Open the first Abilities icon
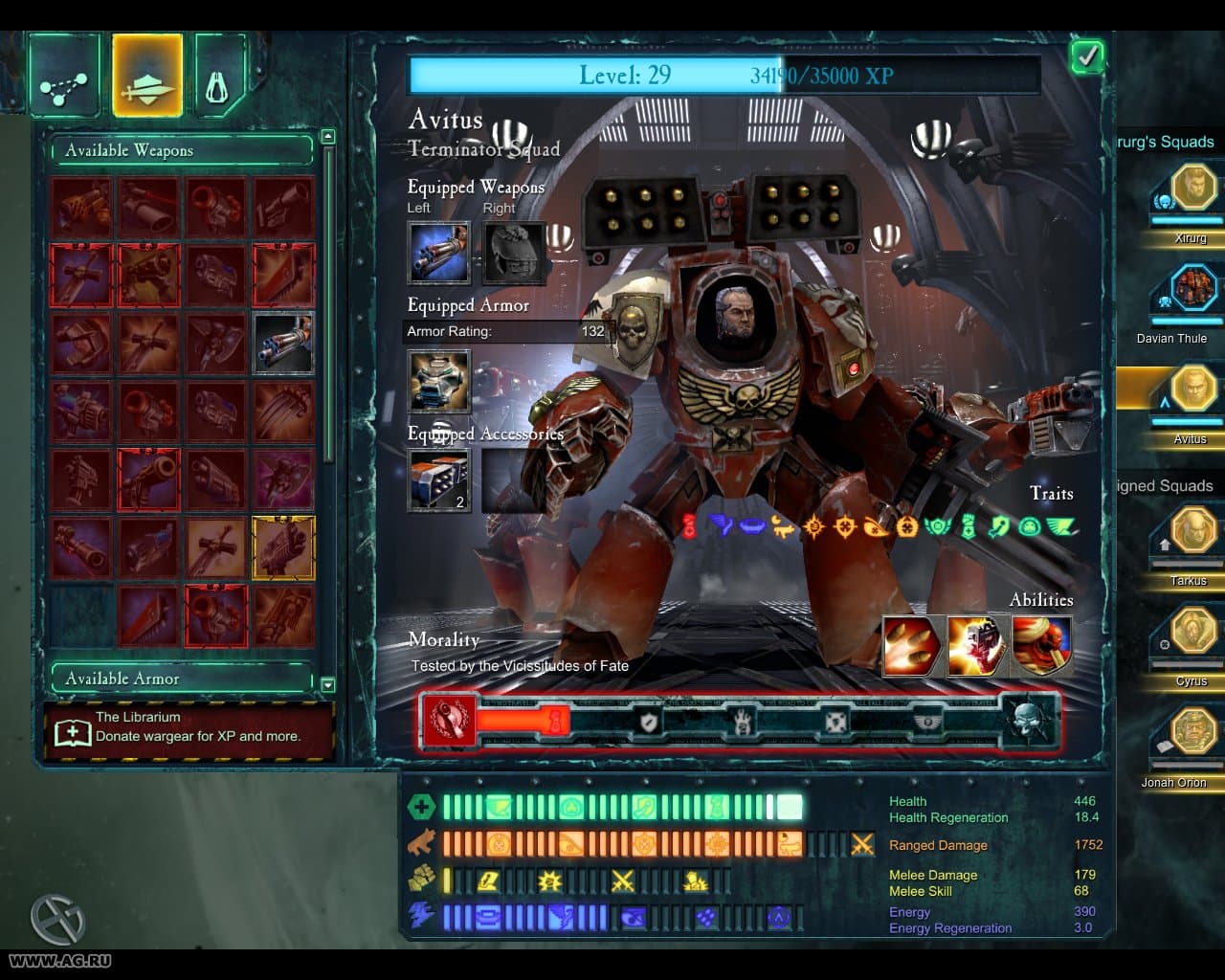This screenshot has width=1225, height=980. click(910, 647)
